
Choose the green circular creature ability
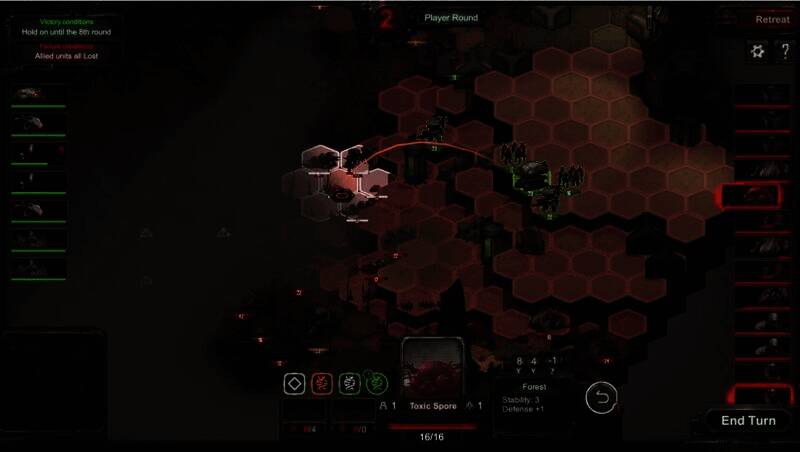[x=376, y=383]
